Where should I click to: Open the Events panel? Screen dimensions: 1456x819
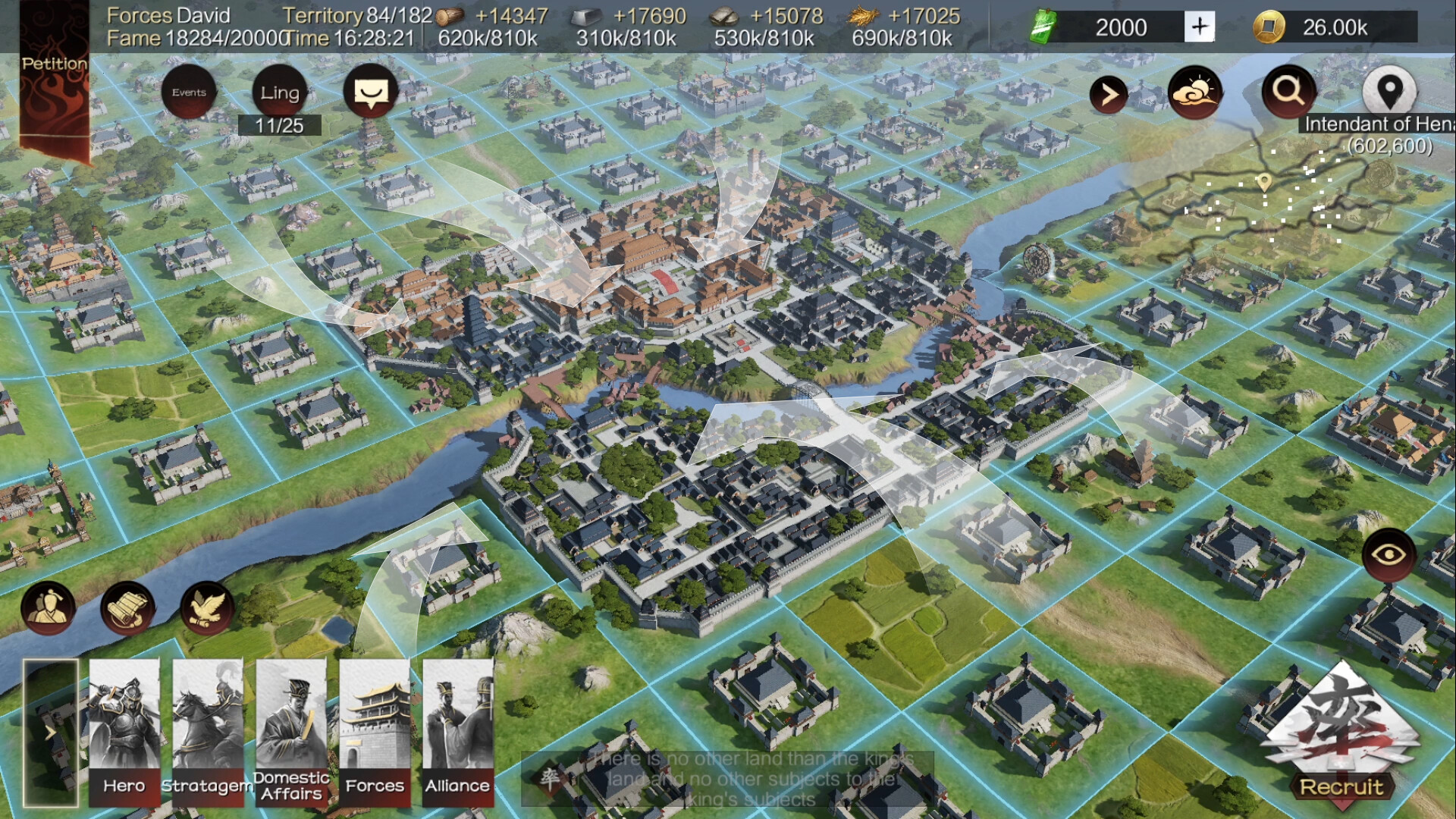point(190,92)
